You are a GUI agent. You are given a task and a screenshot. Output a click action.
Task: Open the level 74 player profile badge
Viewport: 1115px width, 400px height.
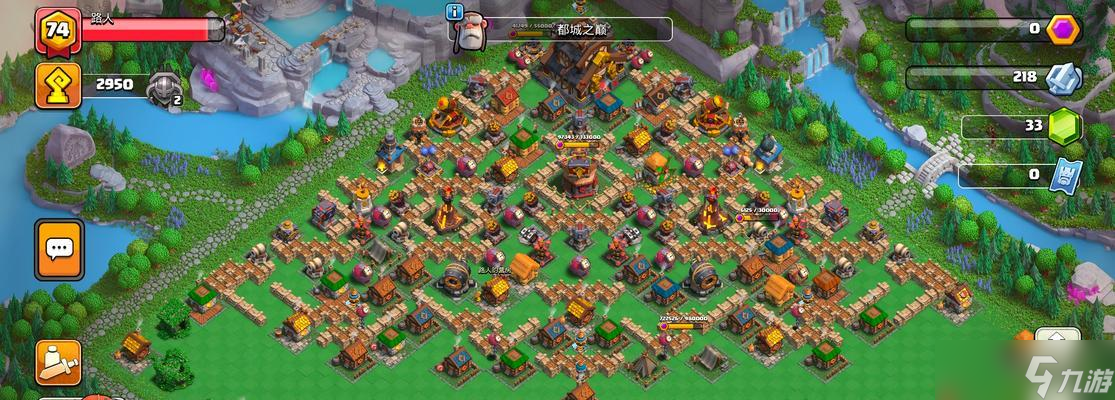pos(58,32)
